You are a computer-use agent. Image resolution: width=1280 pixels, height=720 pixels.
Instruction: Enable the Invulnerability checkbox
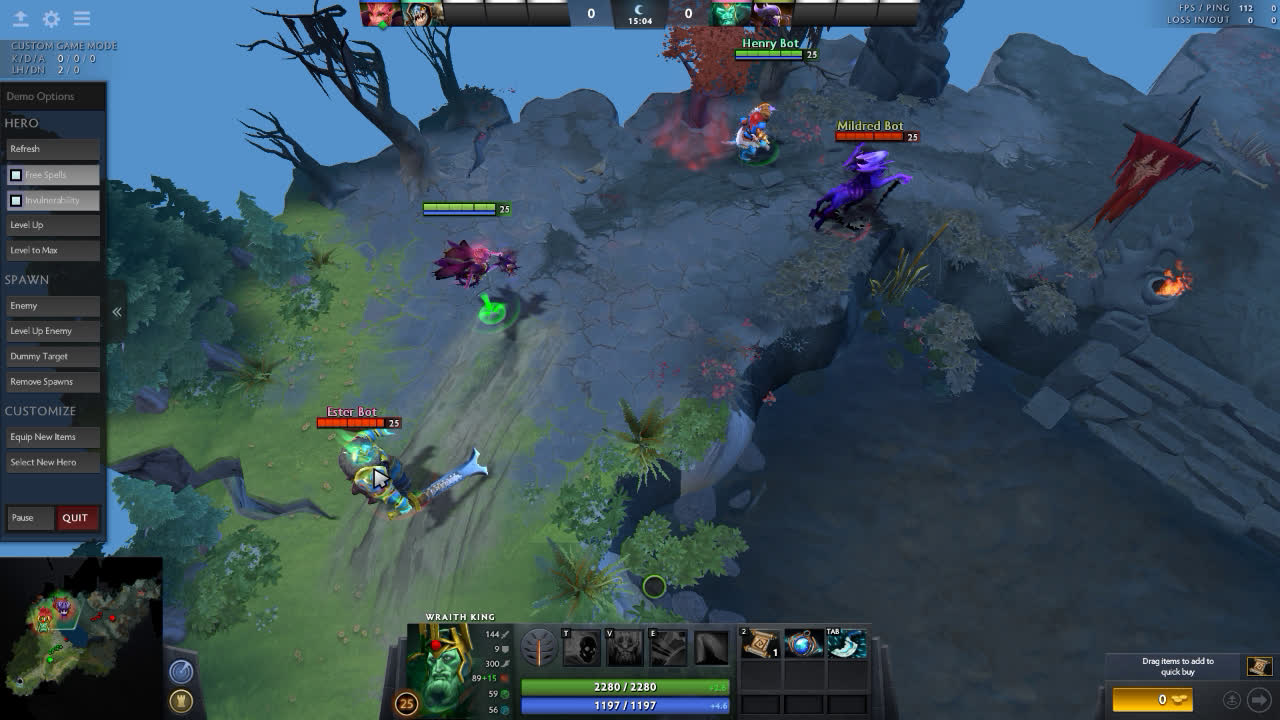(16, 201)
